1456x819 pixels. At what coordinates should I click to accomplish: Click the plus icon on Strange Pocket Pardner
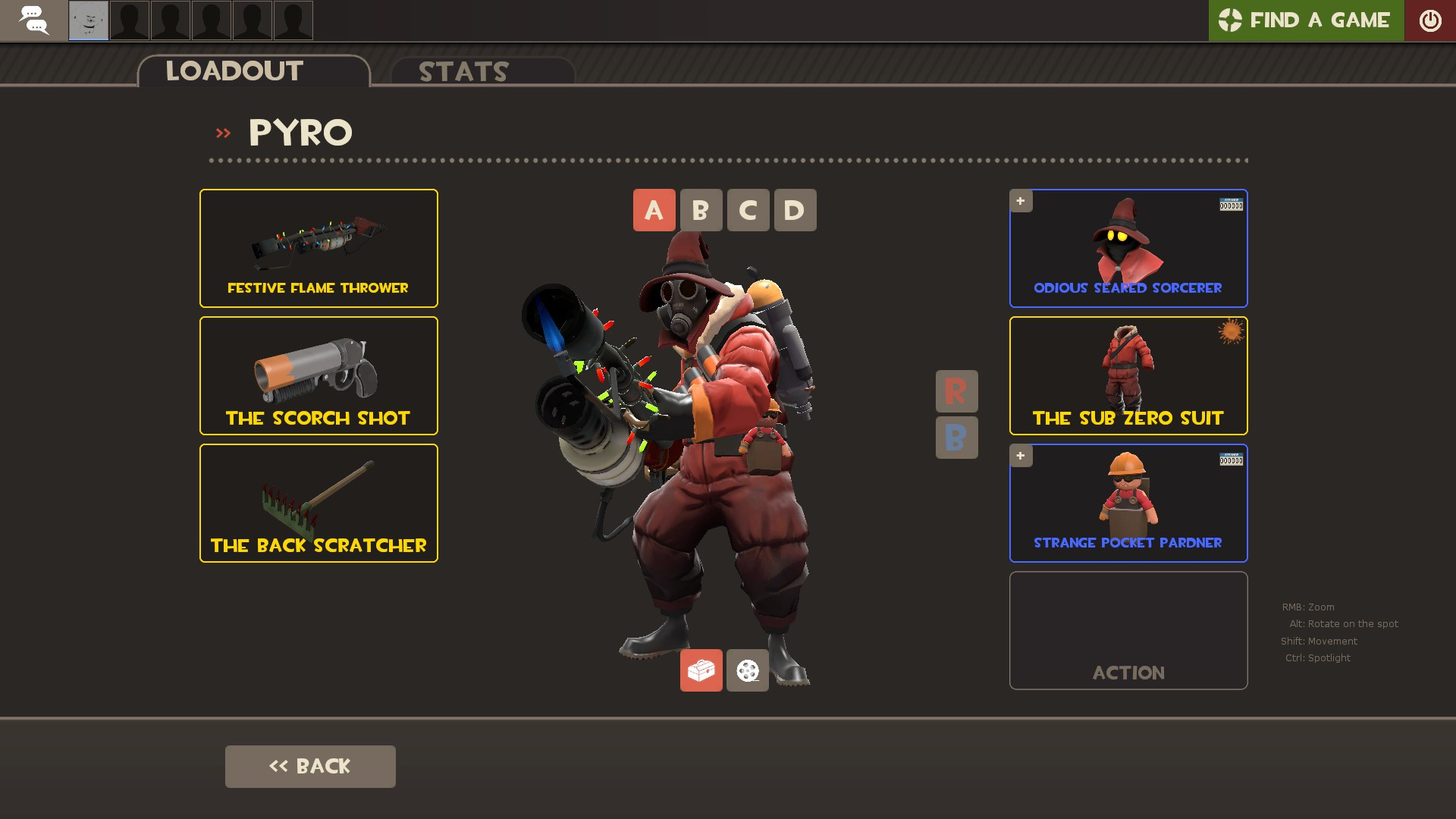tap(1021, 456)
